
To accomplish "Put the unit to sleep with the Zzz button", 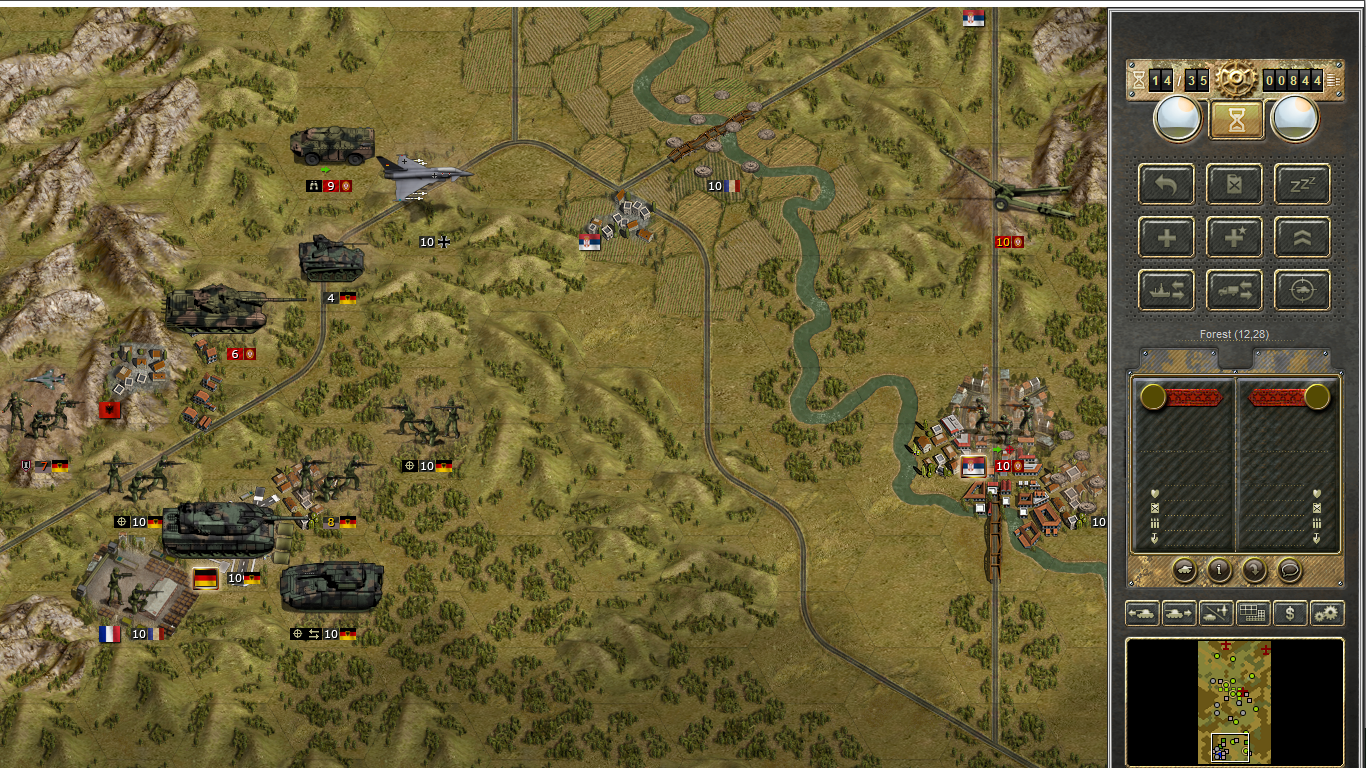I will coord(1302,184).
